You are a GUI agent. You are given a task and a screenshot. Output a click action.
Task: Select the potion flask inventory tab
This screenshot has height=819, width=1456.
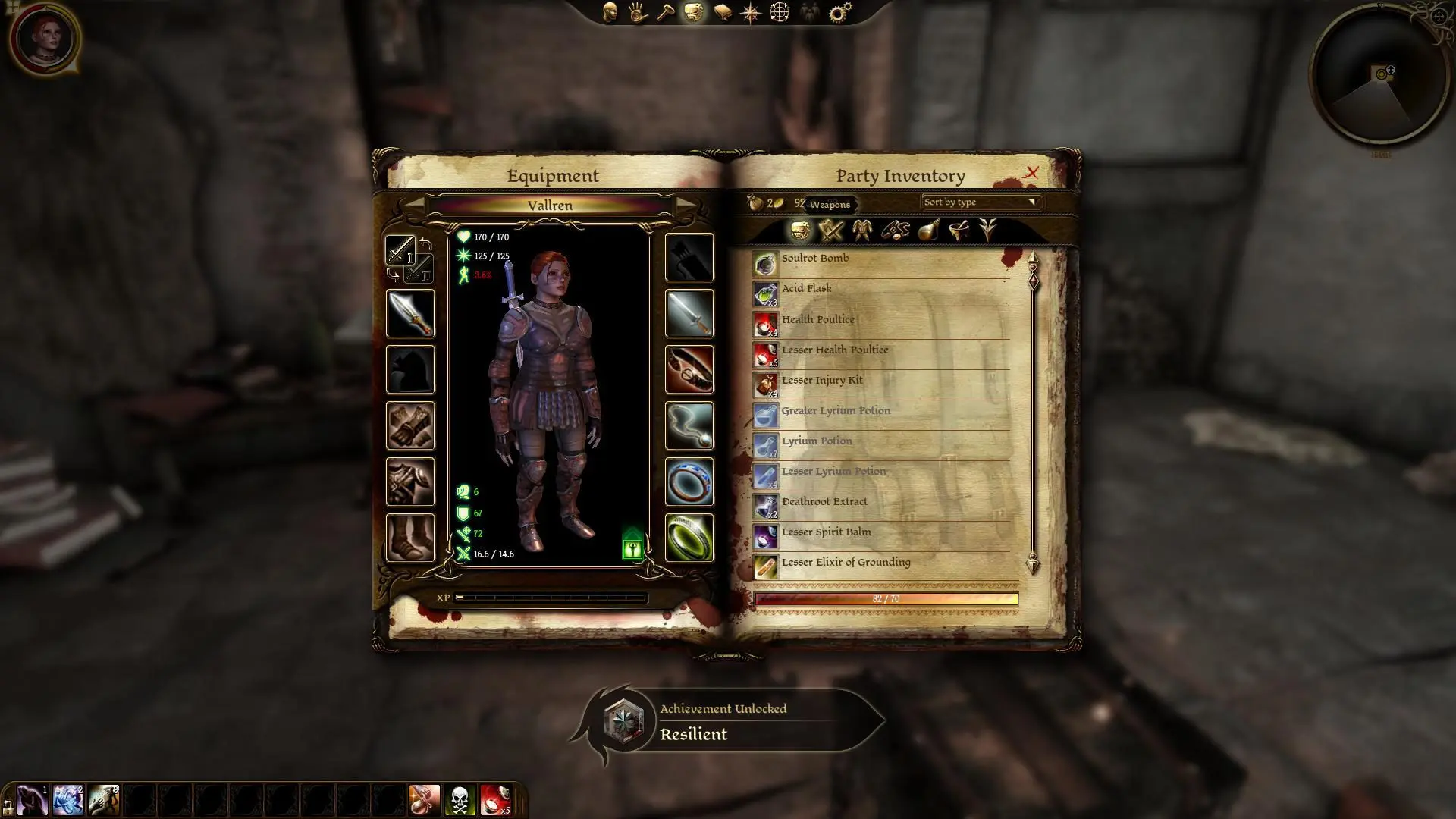[928, 231]
